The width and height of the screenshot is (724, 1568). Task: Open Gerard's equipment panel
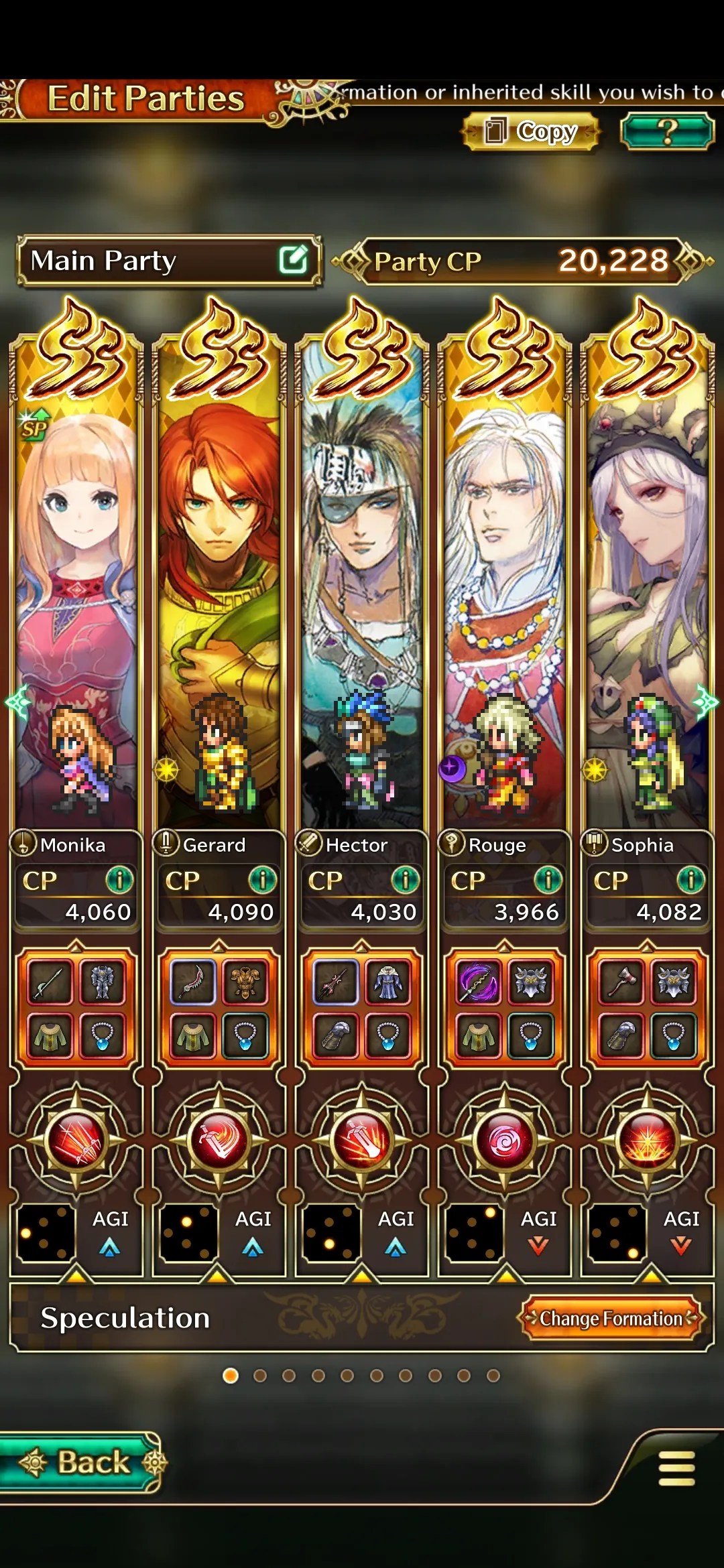(x=219, y=1008)
